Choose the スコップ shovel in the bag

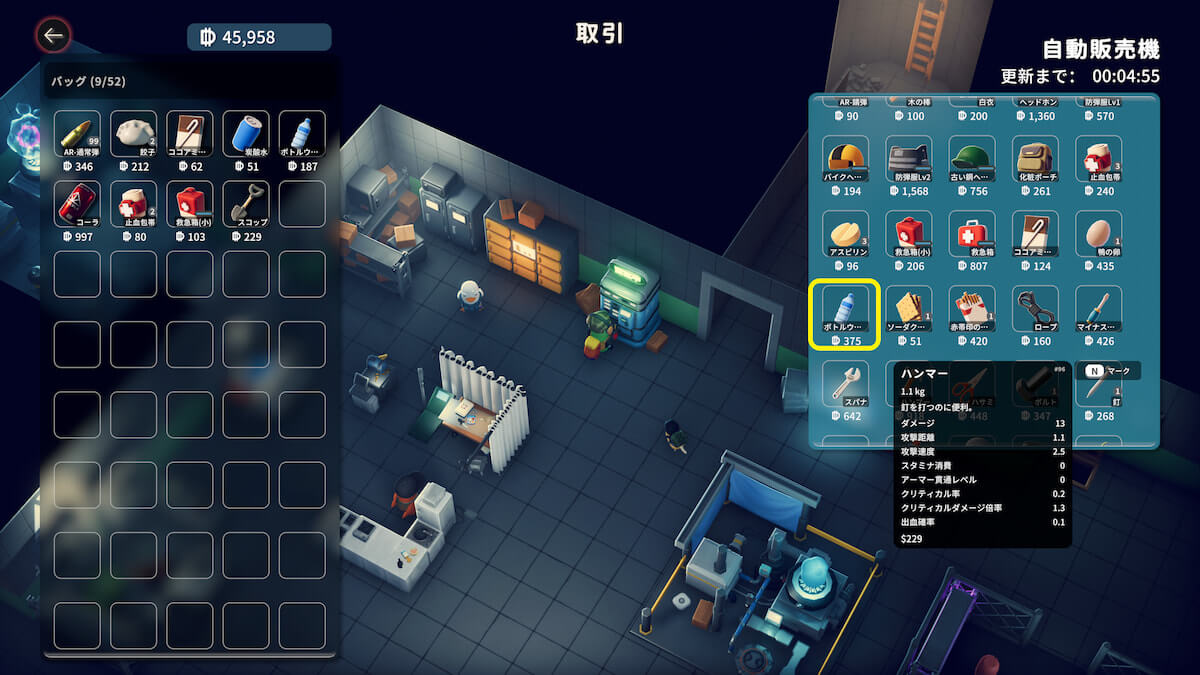[x=246, y=204]
